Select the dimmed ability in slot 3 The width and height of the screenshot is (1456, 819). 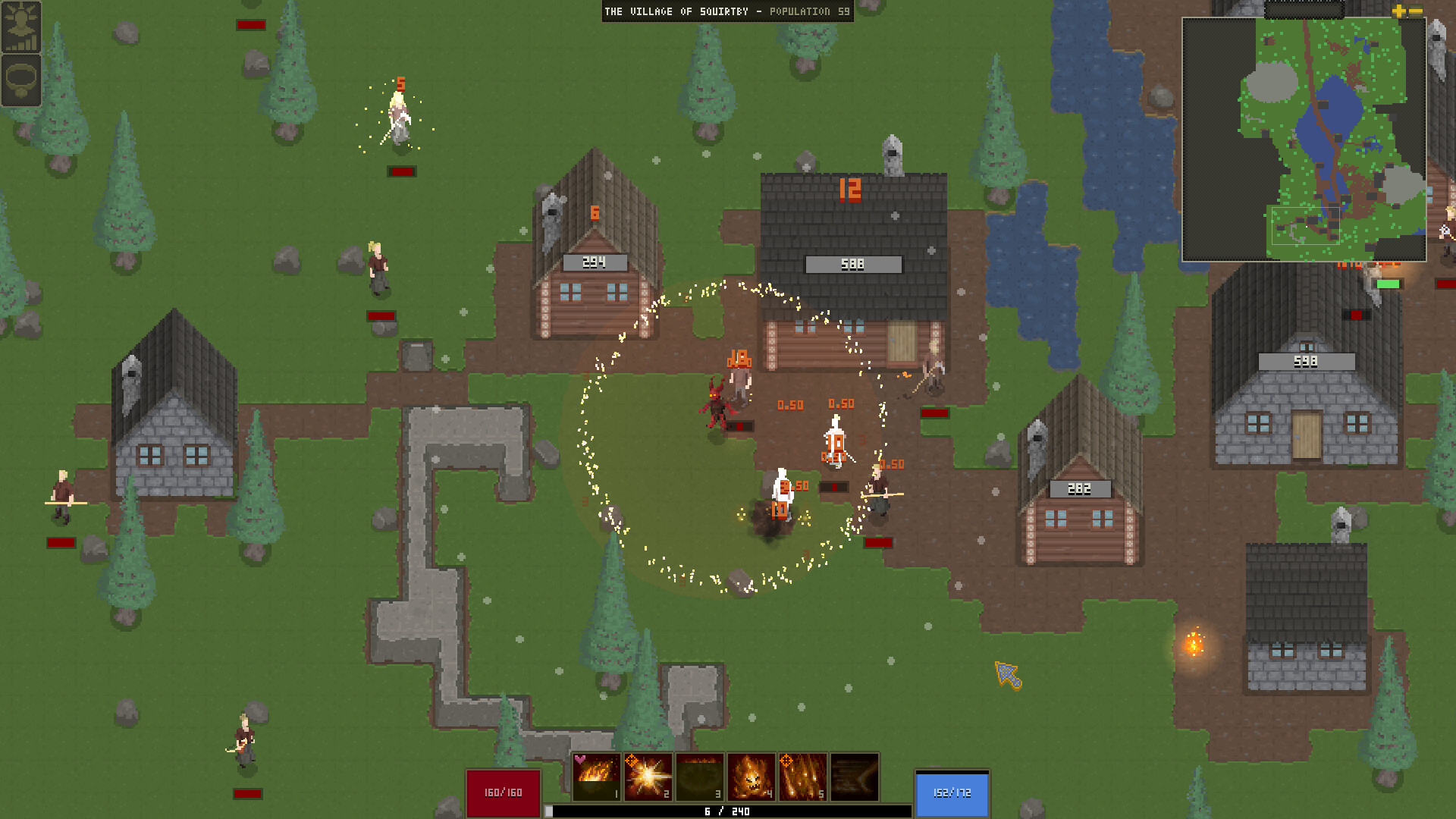coord(699,777)
